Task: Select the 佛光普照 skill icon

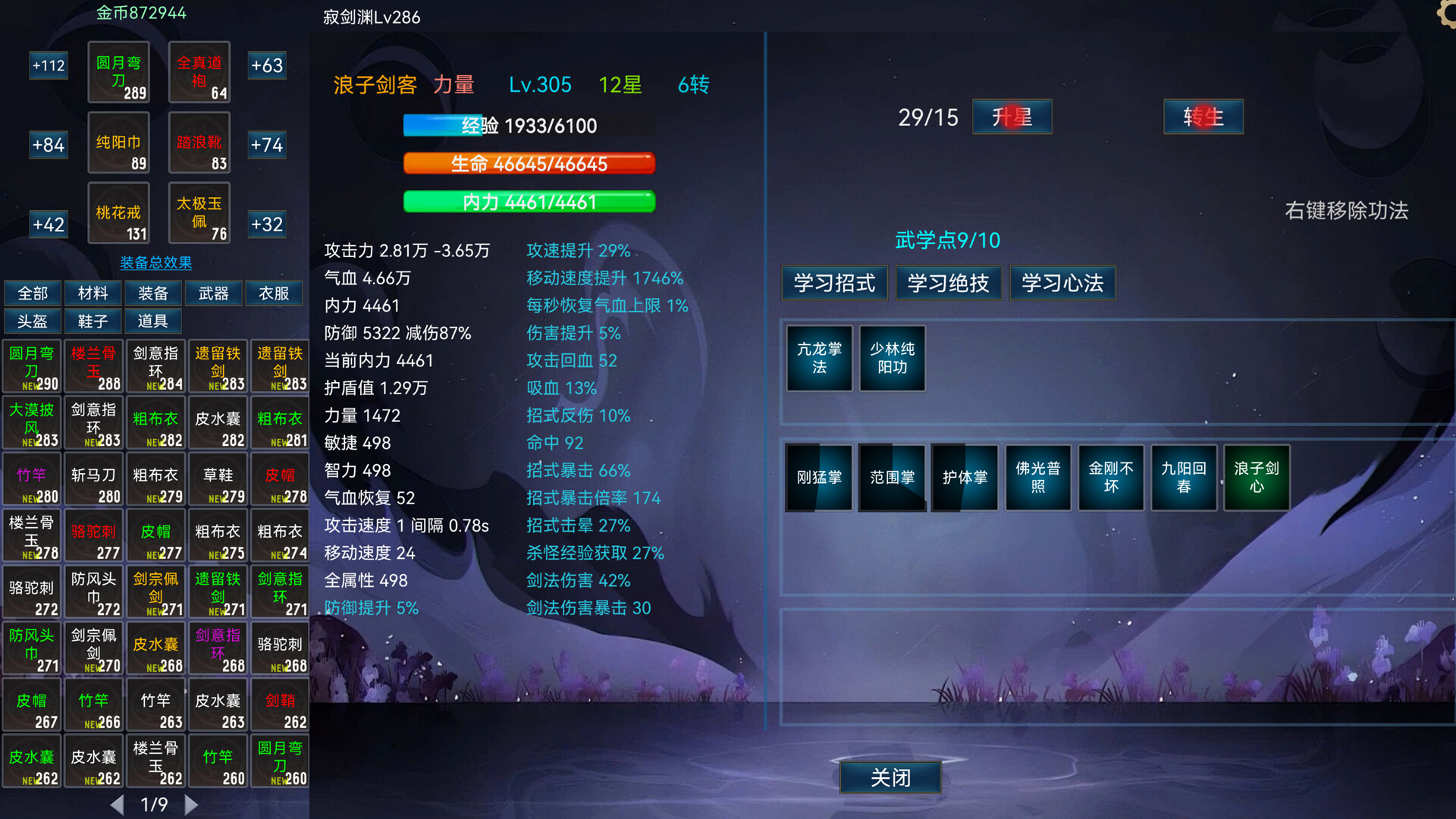Action: coord(1037,478)
